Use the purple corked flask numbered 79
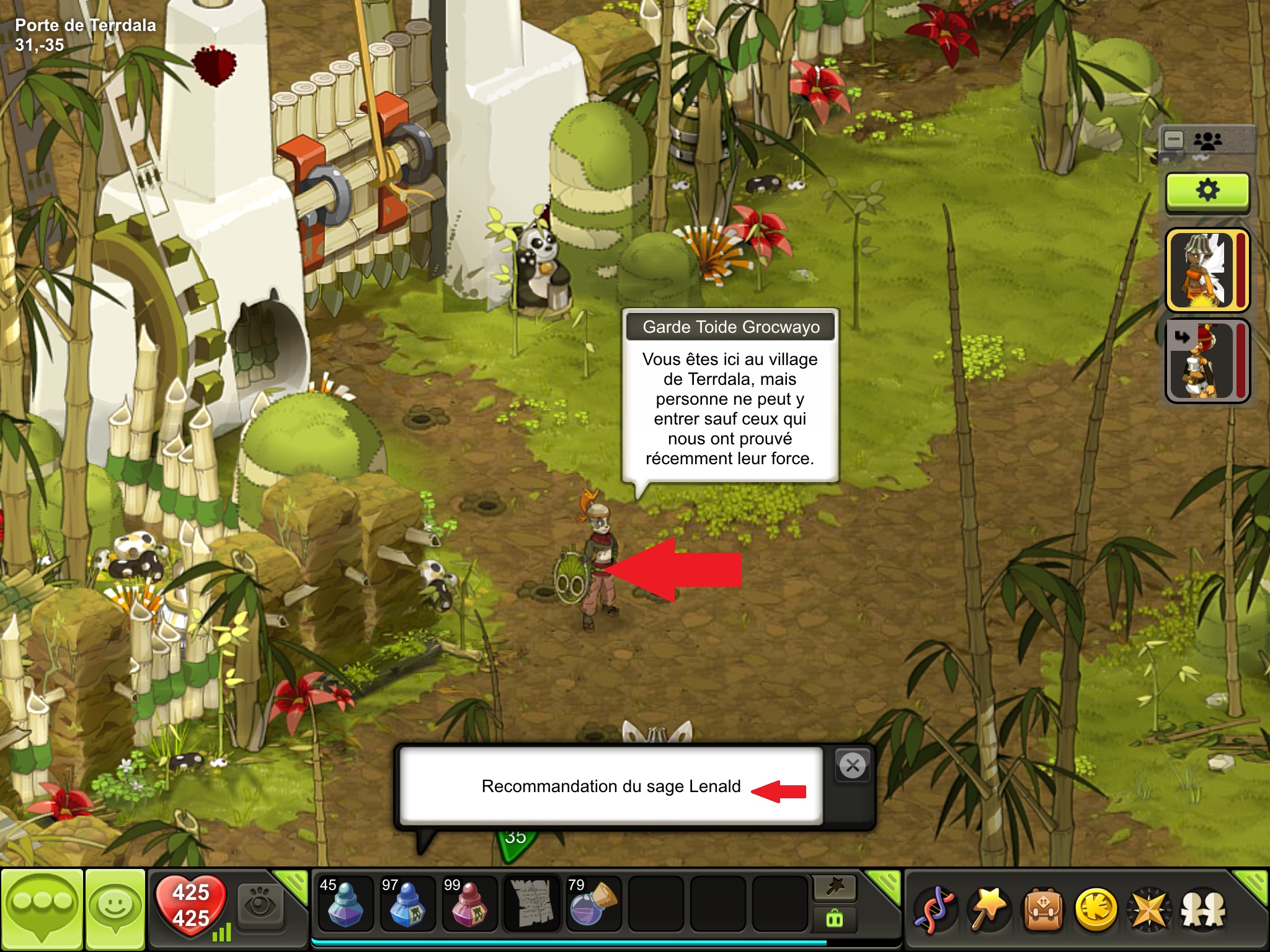The image size is (1270, 952). tap(593, 902)
